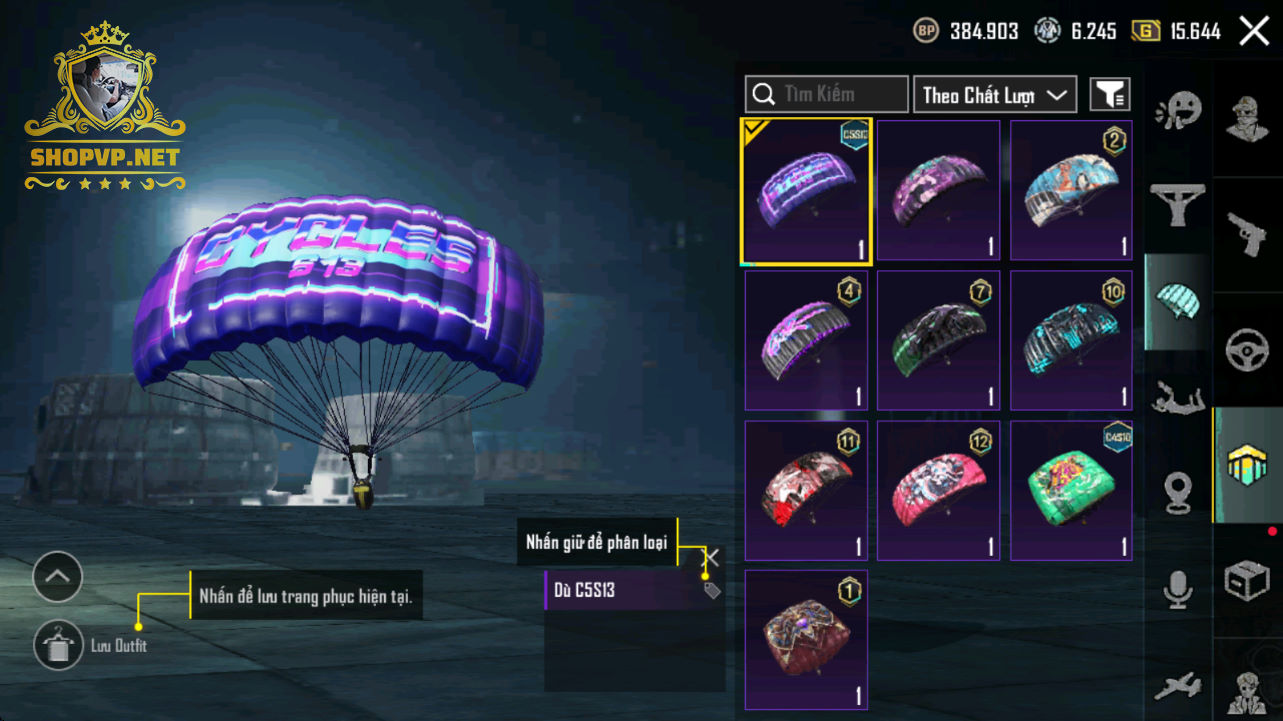Pick the green C4S10 parachute
The height and width of the screenshot is (721, 1283).
pyautogui.click(x=1071, y=490)
